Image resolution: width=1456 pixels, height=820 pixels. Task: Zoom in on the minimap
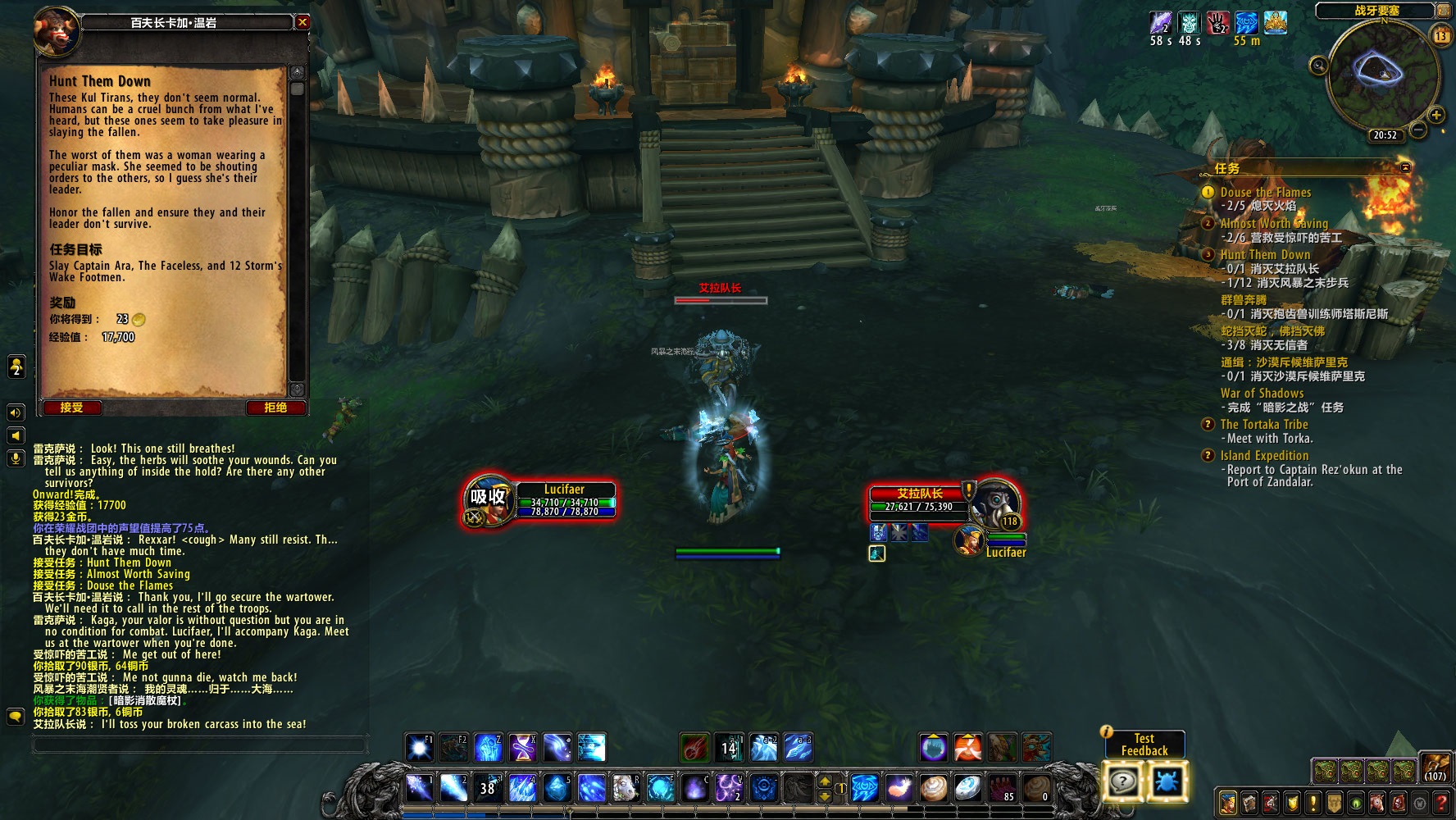pyautogui.click(x=1436, y=116)
